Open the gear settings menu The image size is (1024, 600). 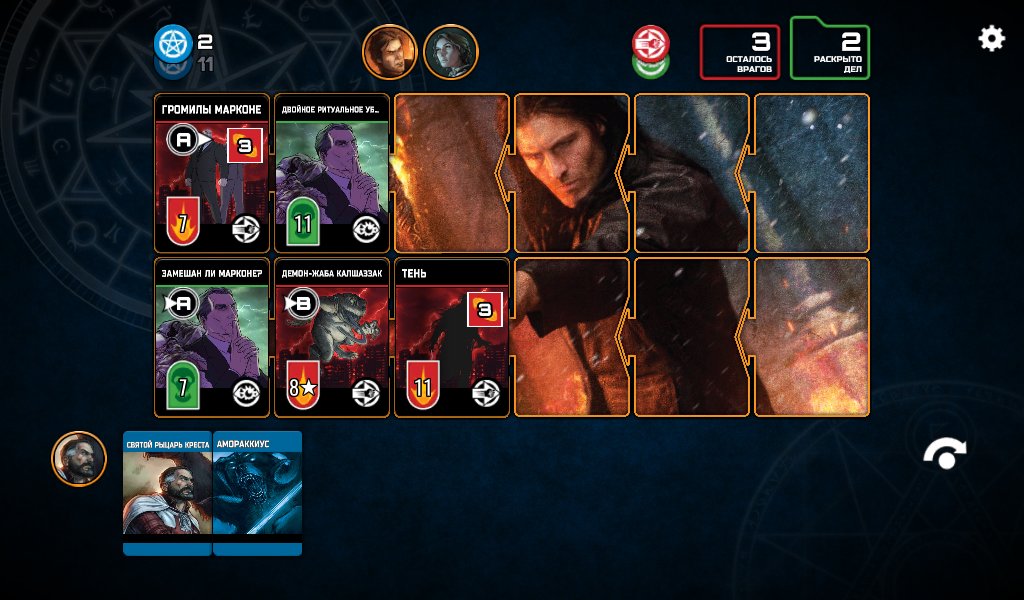click(991, 39)
